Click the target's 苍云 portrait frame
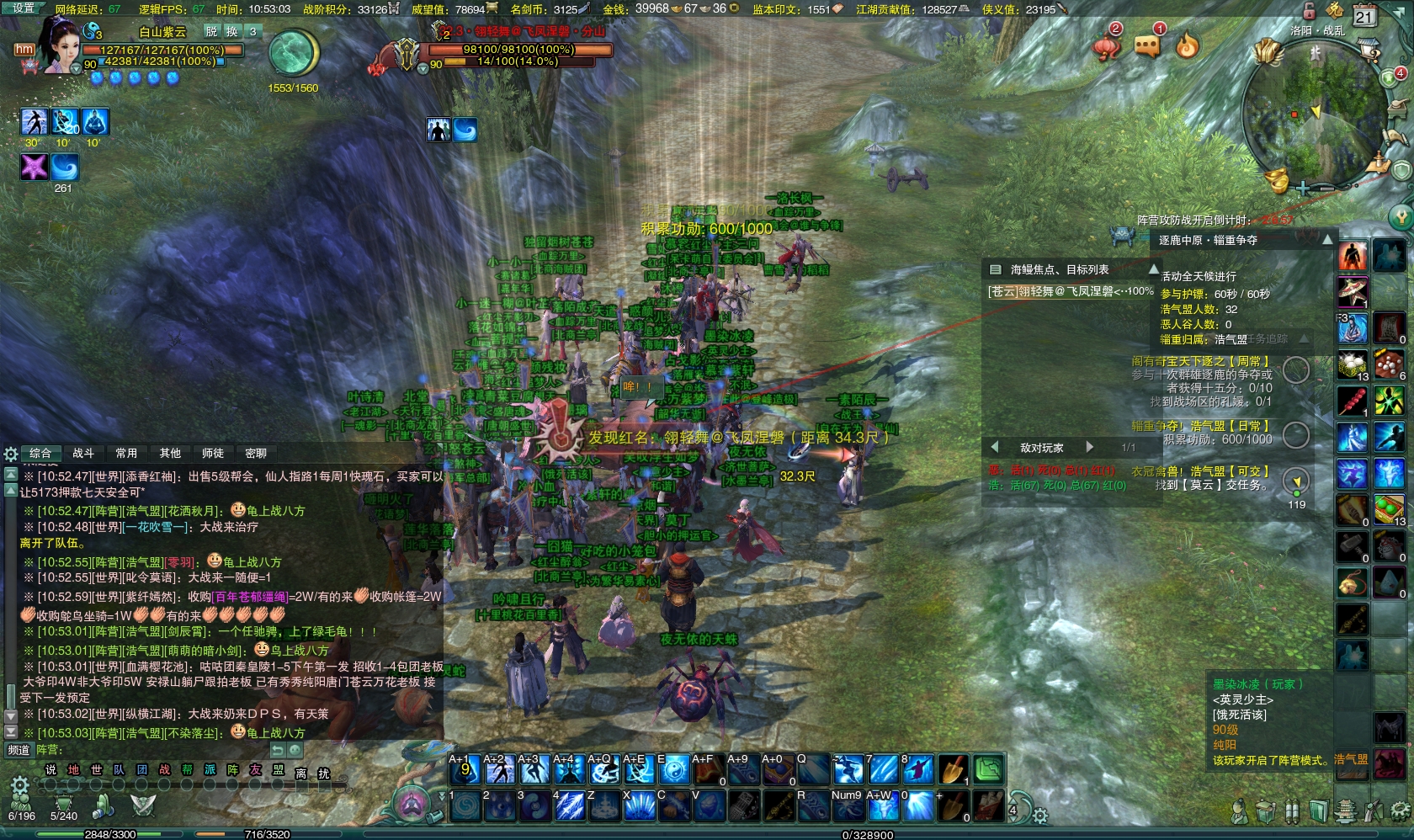Image resolution: width=1414 pixels, height=840 pixels. [x=406, y=55]
